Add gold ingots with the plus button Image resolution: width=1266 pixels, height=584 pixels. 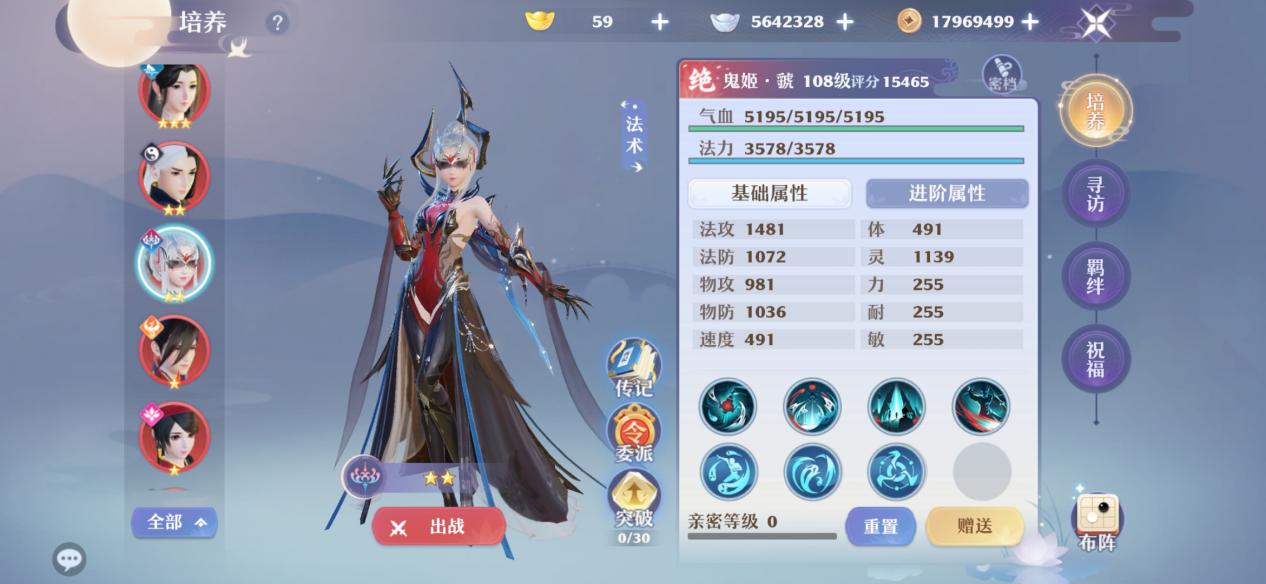pos(660,21)
